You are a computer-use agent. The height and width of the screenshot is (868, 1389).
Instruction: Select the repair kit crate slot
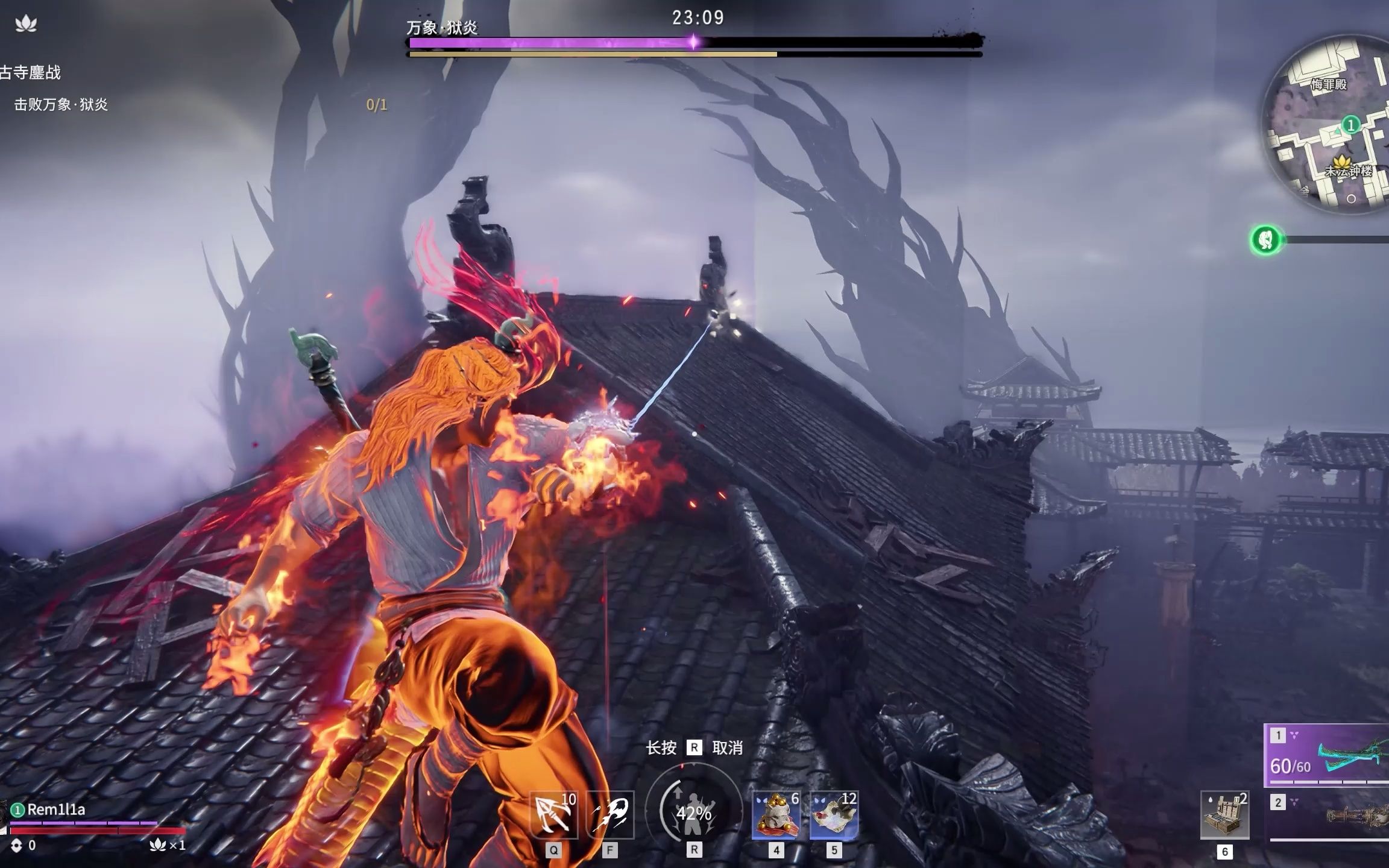pos(1224,816)
